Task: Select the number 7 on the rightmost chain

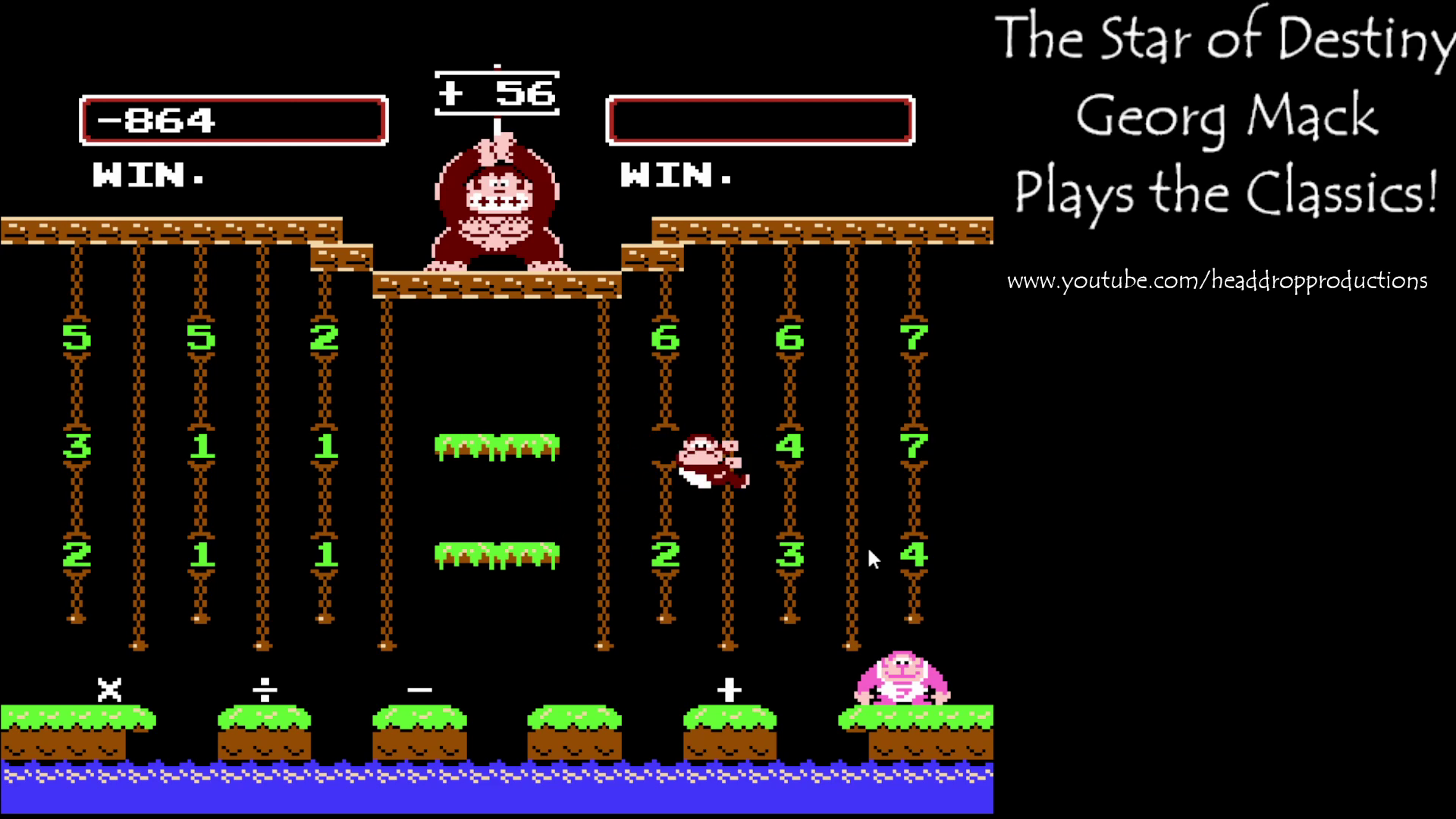Action: (x=915, y=339)
